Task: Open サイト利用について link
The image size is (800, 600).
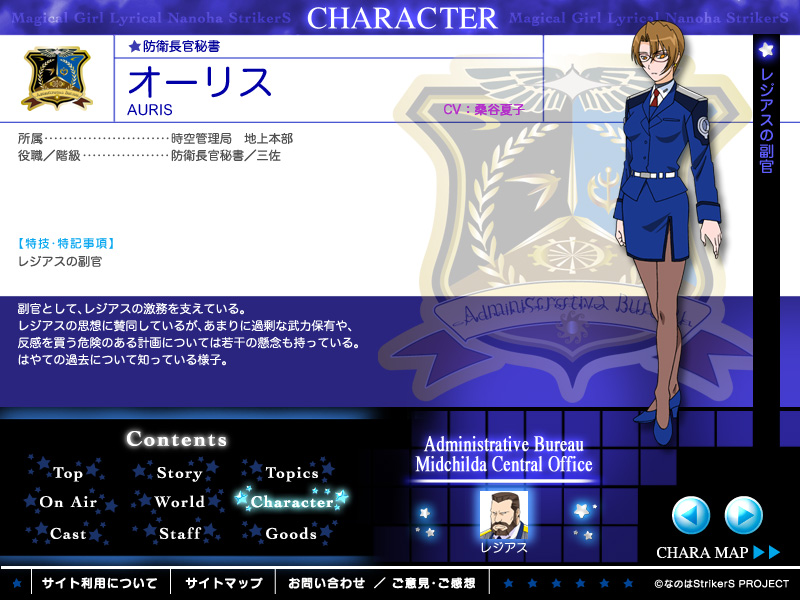Action: pyautogui.click(x=99, y=583)
